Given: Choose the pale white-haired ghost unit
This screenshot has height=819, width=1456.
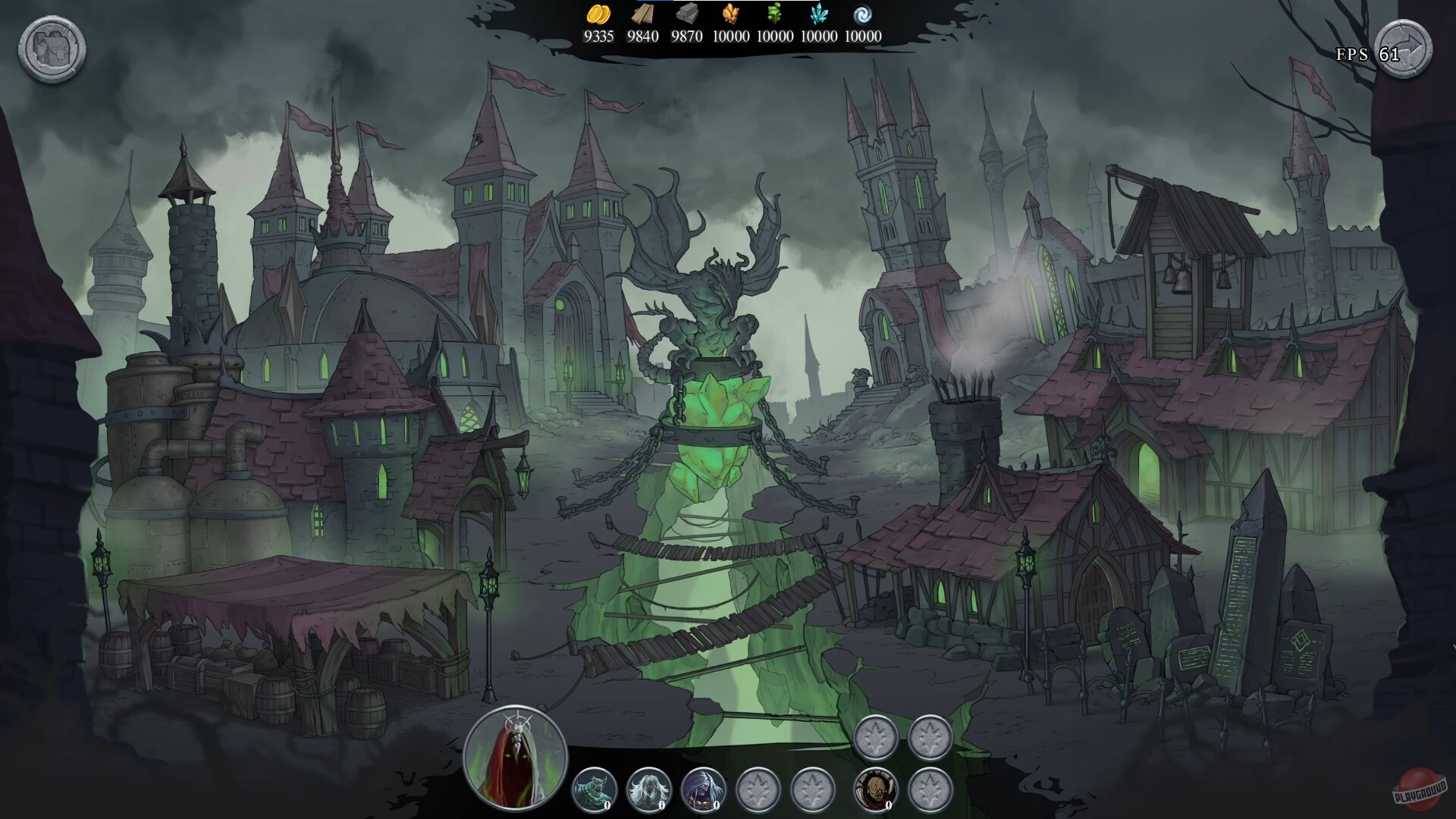Looking at the screenshot, I should click(x=648, y=789).
